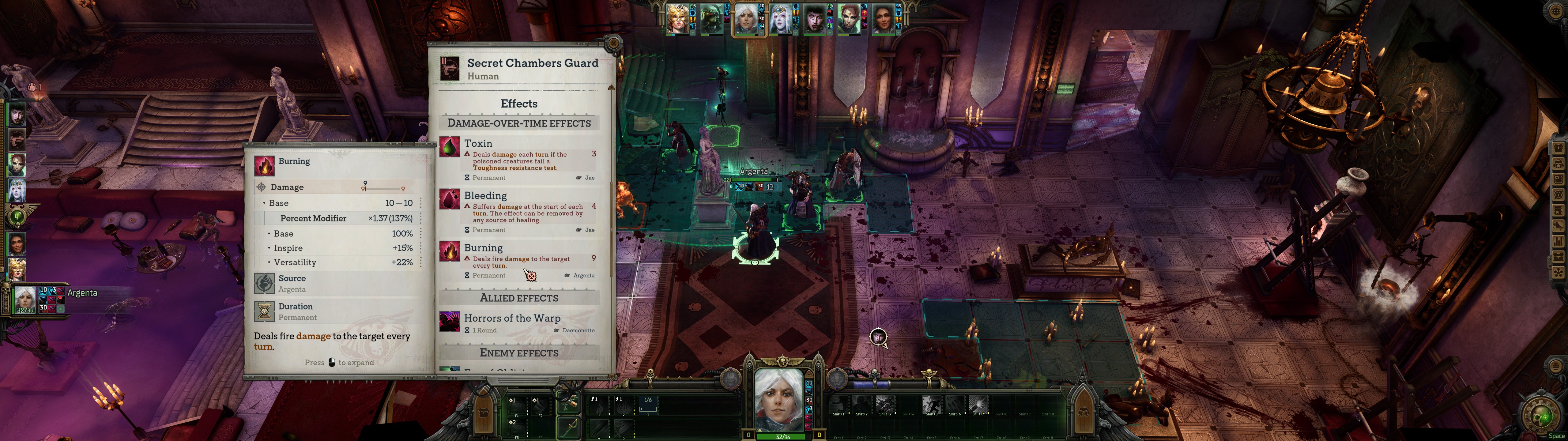
Task: Select the smiling dark-haired woman's party portrait
Action: point(883,18)
